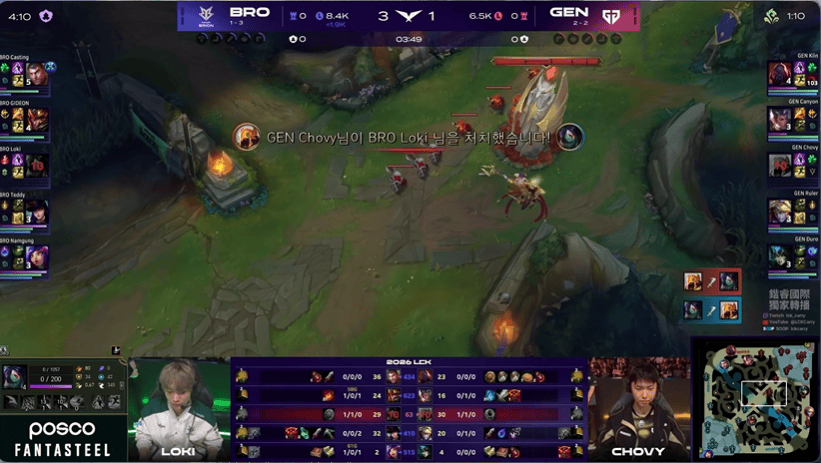Click the selected champion portrait in stats panel
Viewport: 821px width, 463px height.
tap(14, 377)
